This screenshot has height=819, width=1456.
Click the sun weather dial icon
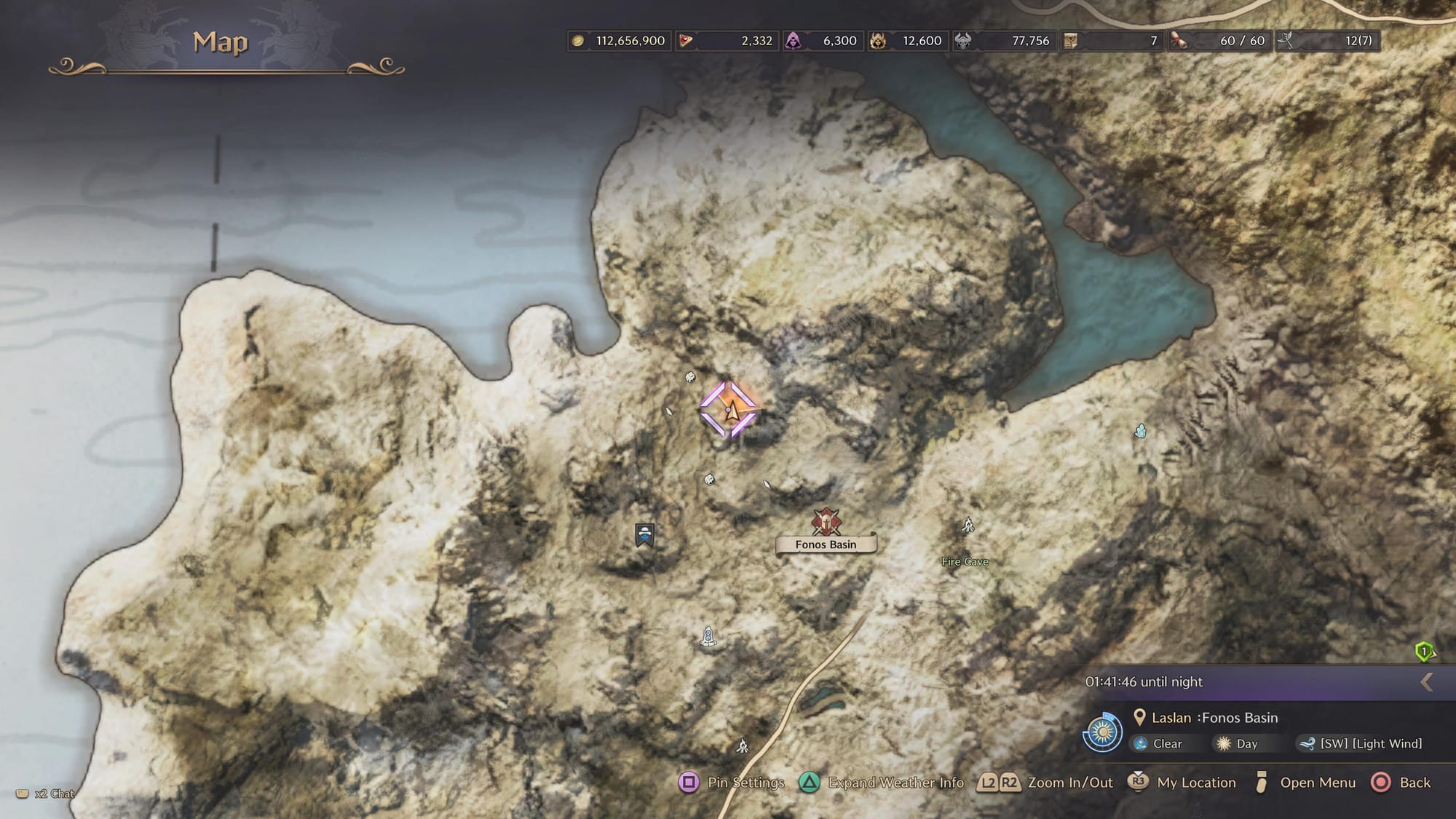click(x=1101, y=732)
